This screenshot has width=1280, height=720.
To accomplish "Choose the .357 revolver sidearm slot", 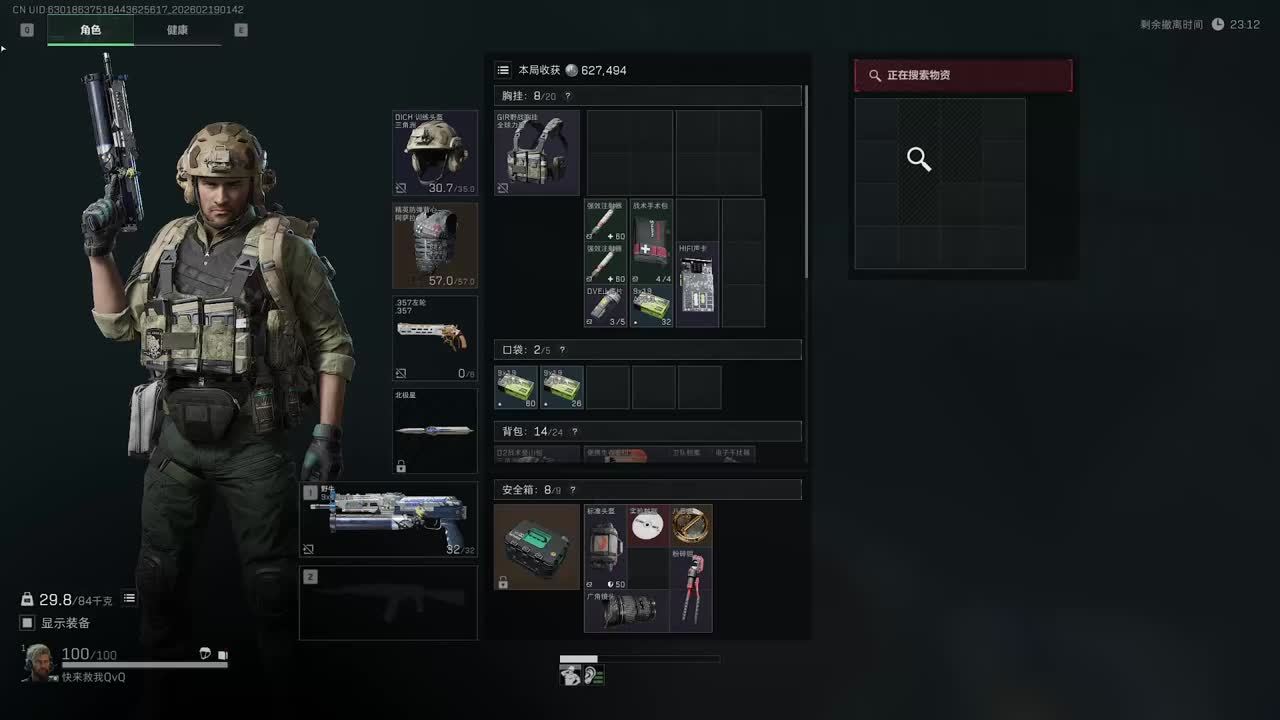I will pyautogui.click(x=435, y=338).
